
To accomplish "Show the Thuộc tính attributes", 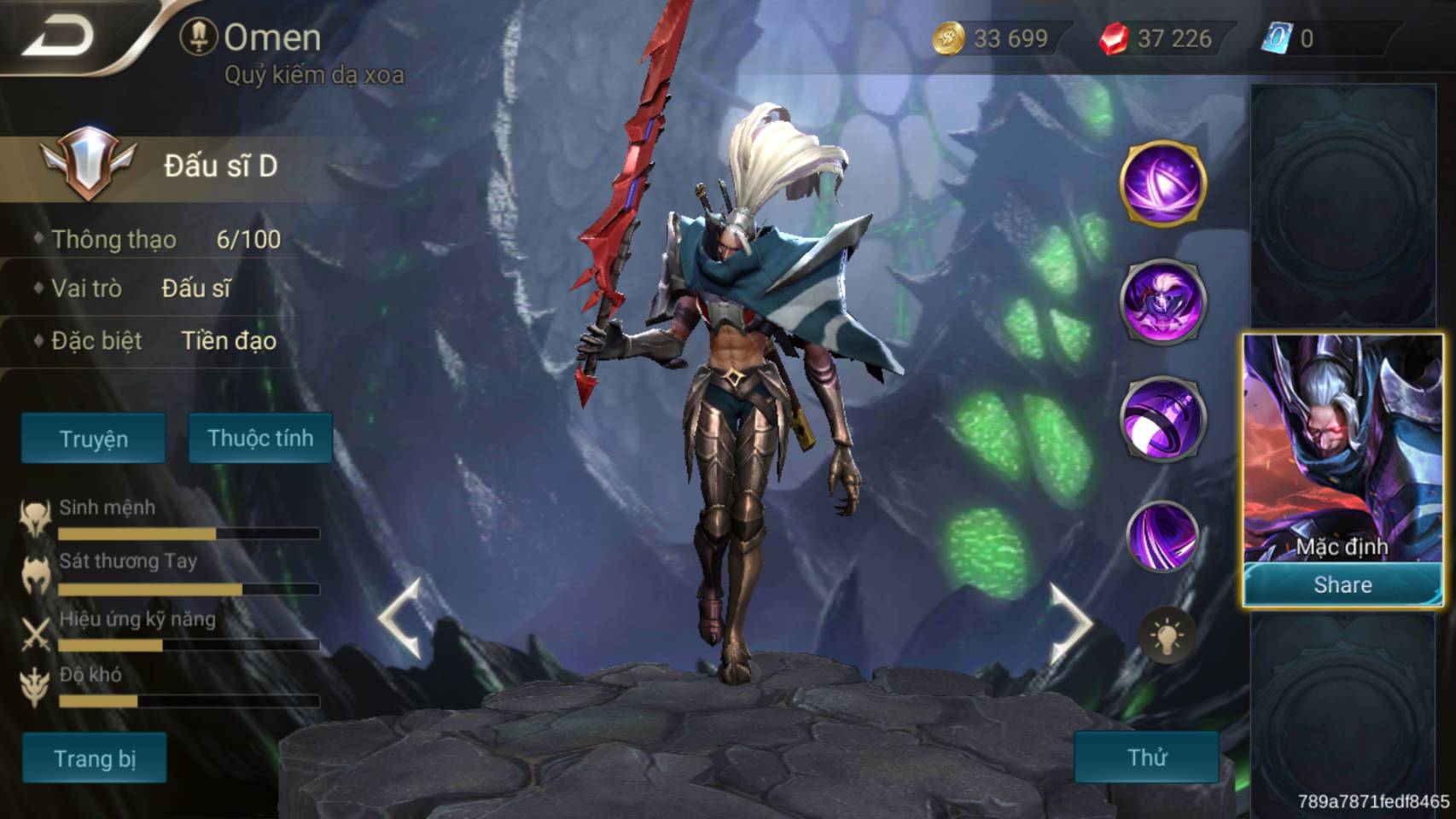I will coord(260,439).
